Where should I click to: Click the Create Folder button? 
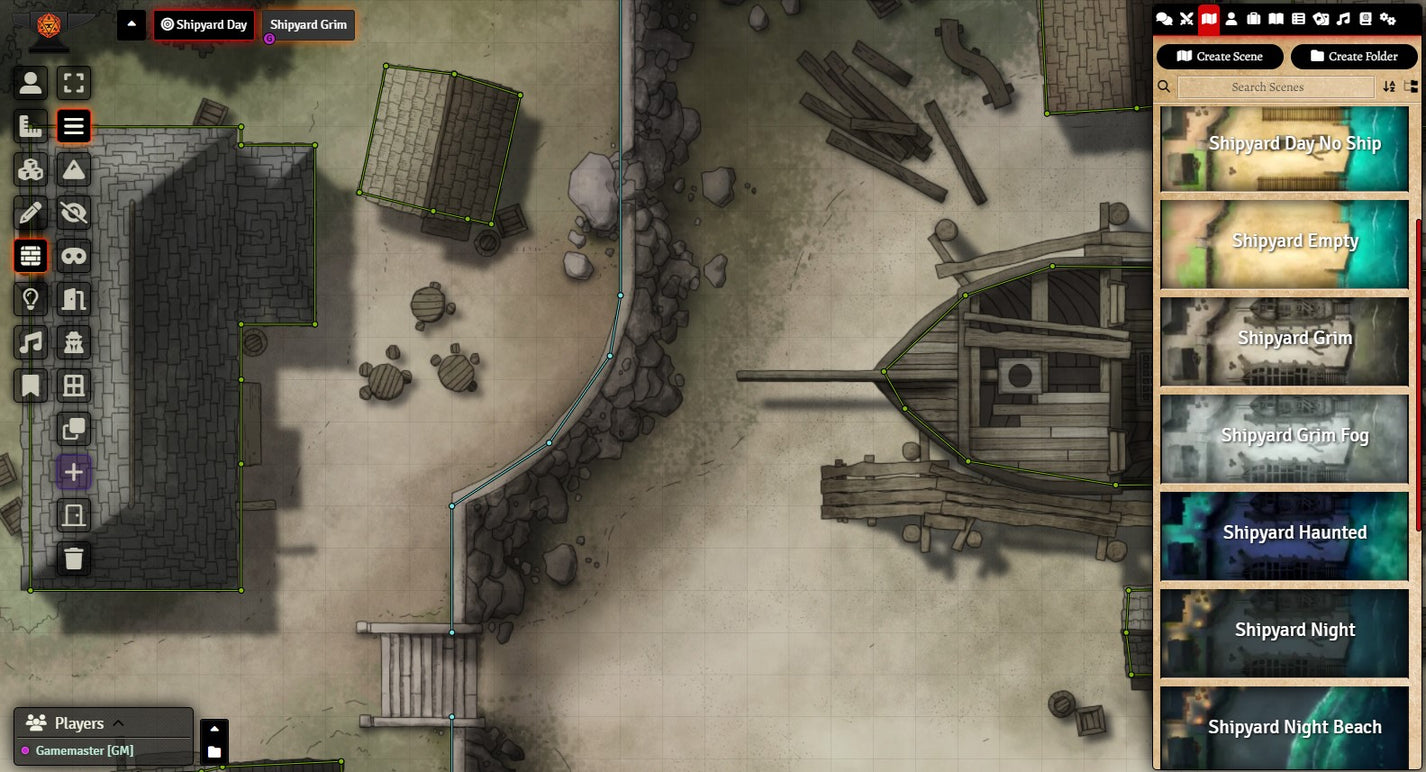[1353, 56]
